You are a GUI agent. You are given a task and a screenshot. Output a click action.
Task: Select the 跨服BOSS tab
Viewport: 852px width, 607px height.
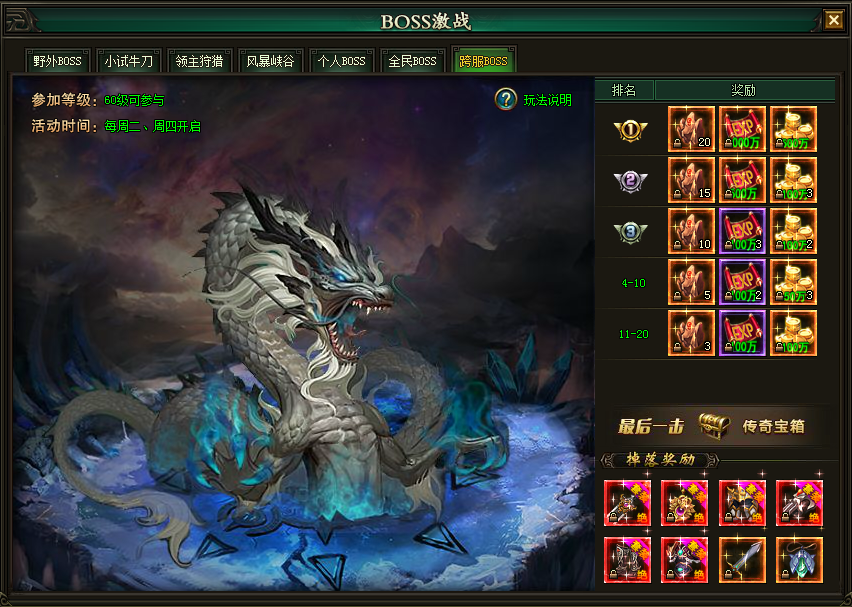484,61
